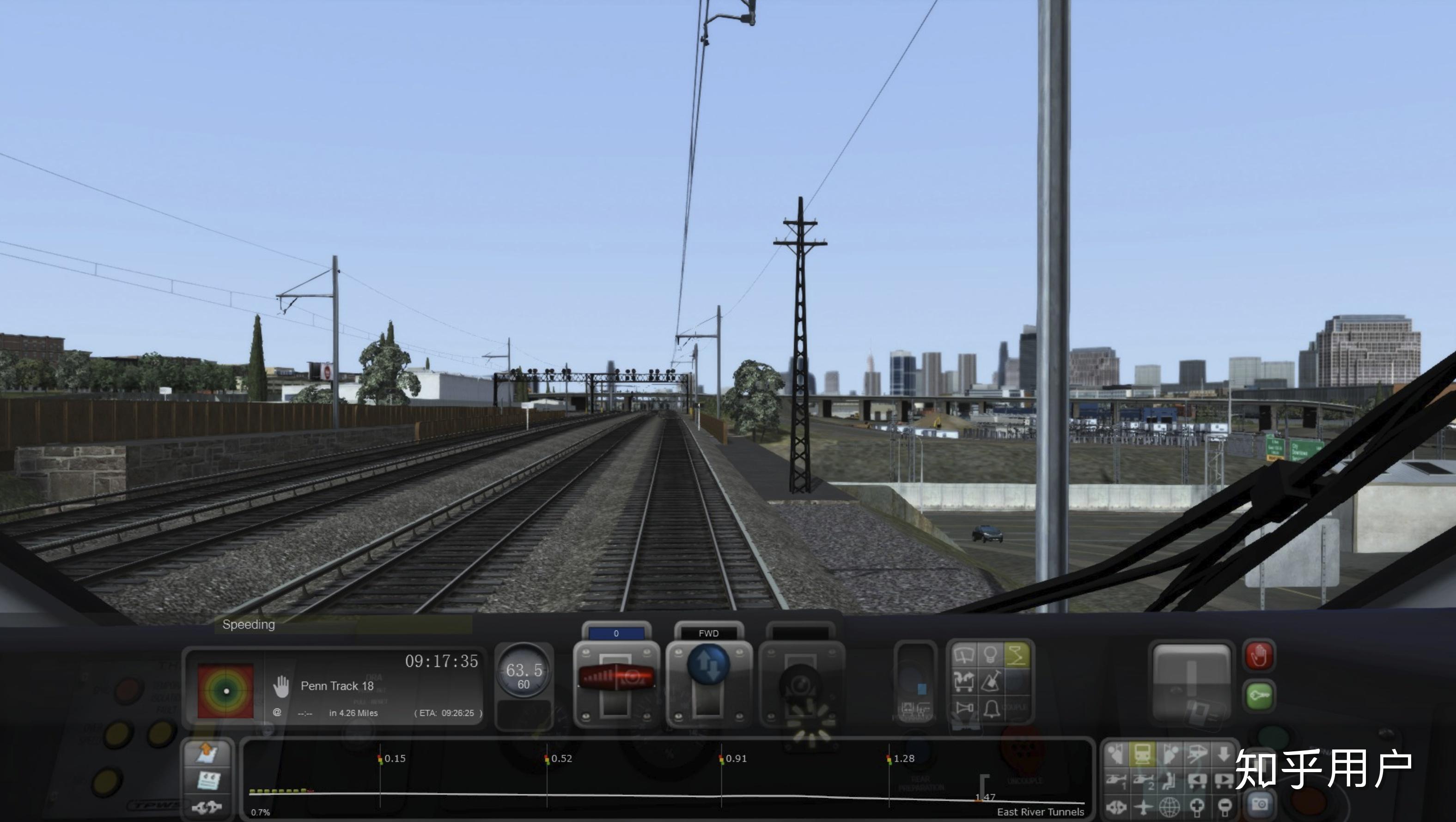1456x822 pixels.
Task: Open the passenger loading doors icon
Action: [x=964, y=681]
